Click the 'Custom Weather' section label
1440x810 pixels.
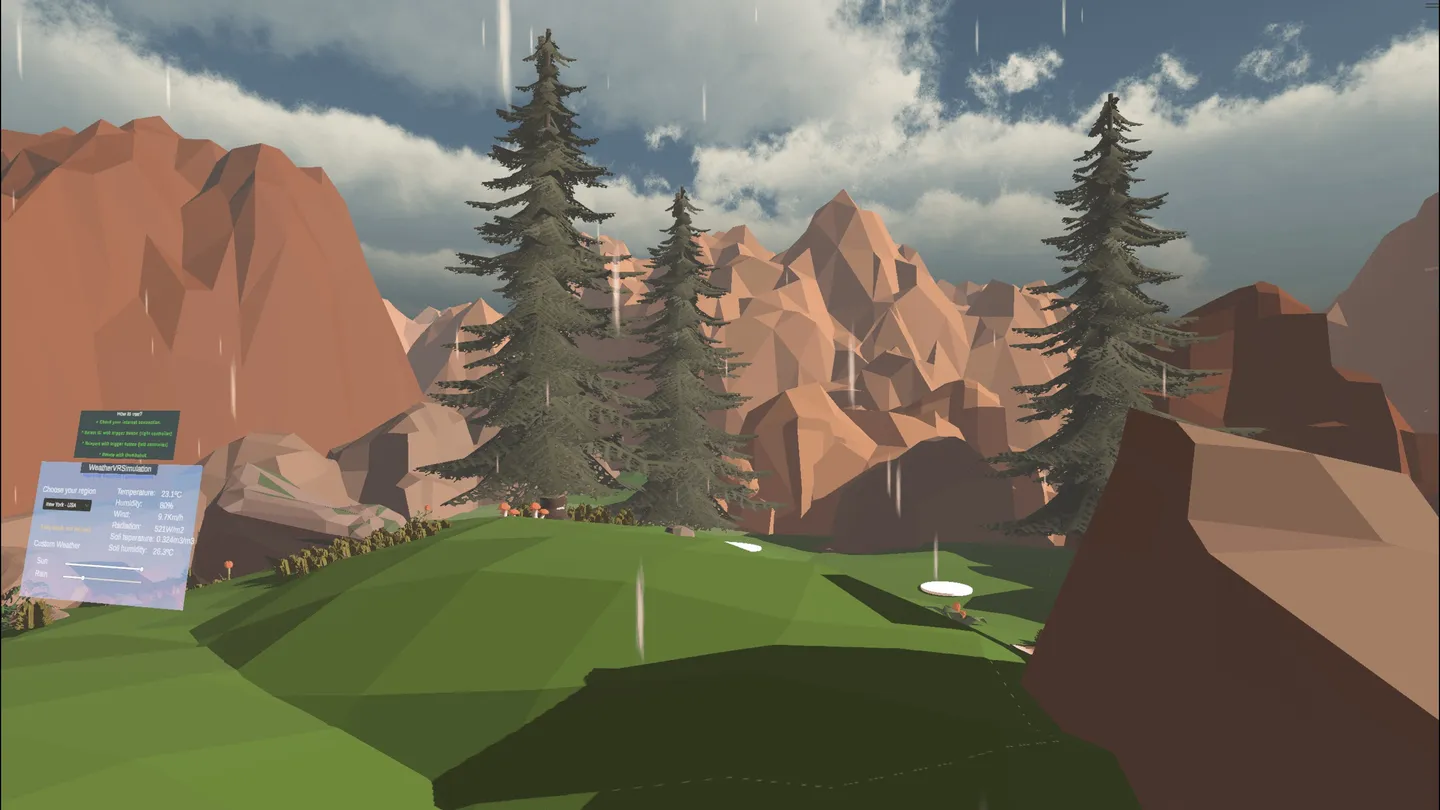(57, 544)
